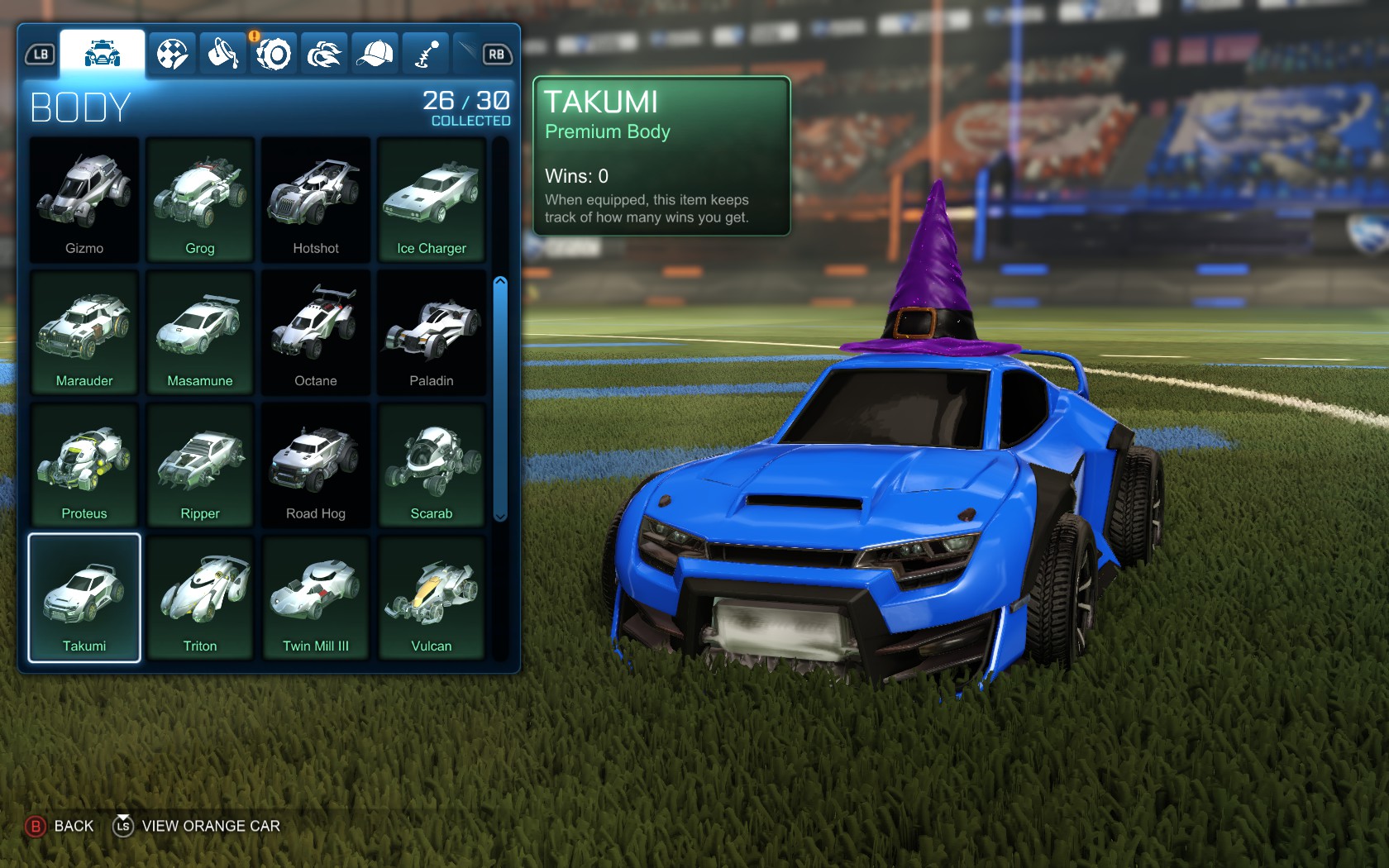This screenshot has width=1389, height=868.
Task: Select the Vulcan car body
Action: click(431, 598)
